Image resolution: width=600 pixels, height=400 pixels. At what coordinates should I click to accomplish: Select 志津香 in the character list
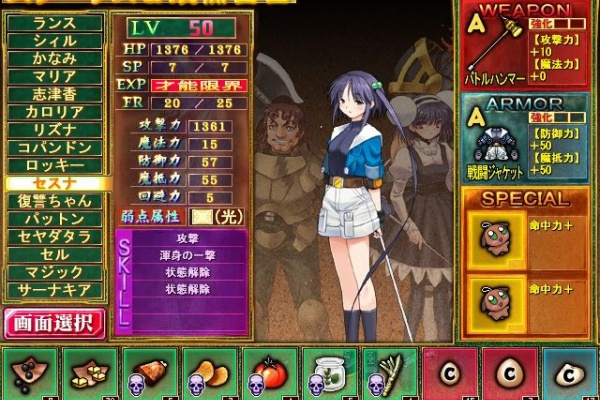point(54,95)
